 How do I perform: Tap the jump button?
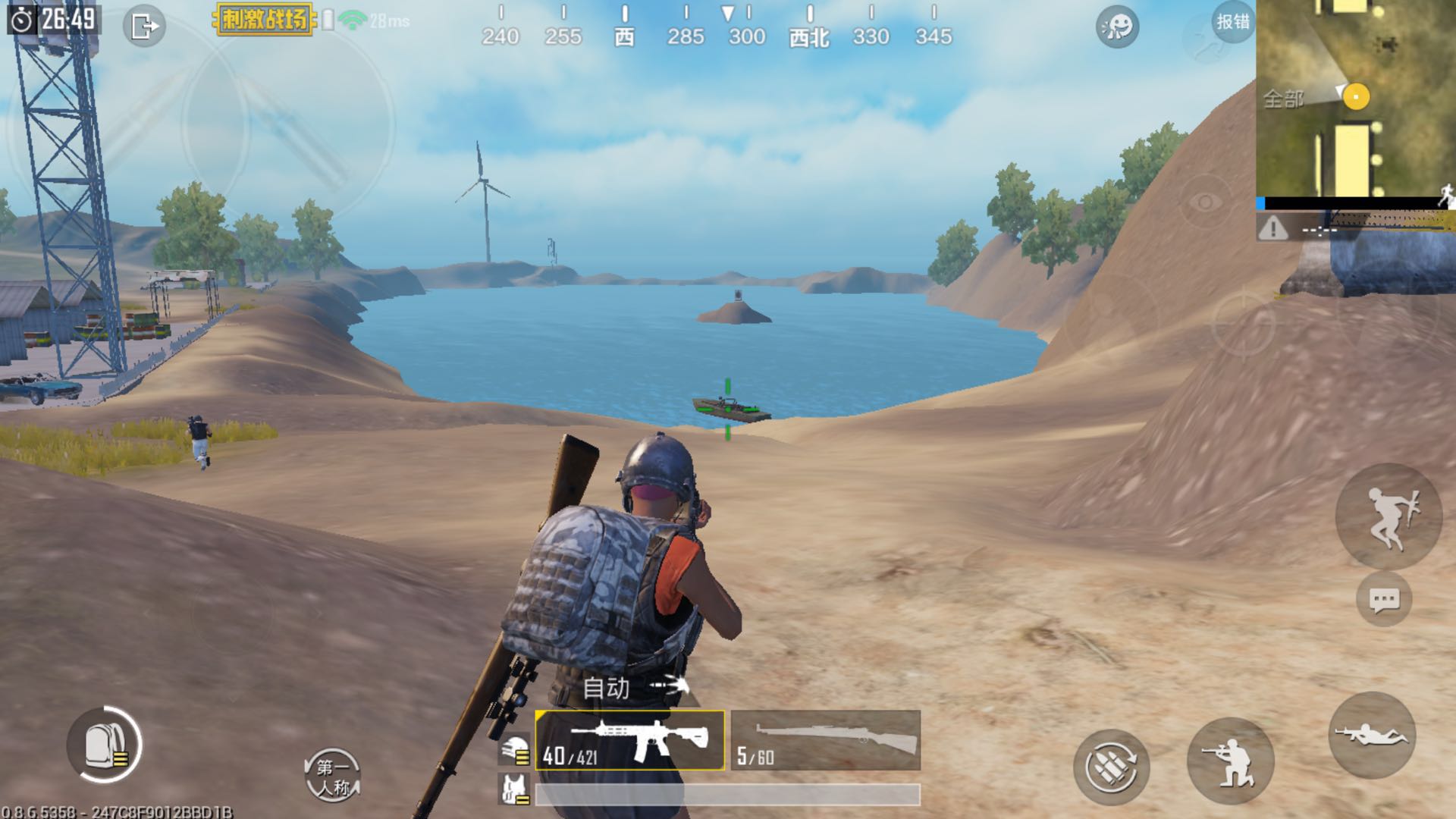[x=1388, y=516]
